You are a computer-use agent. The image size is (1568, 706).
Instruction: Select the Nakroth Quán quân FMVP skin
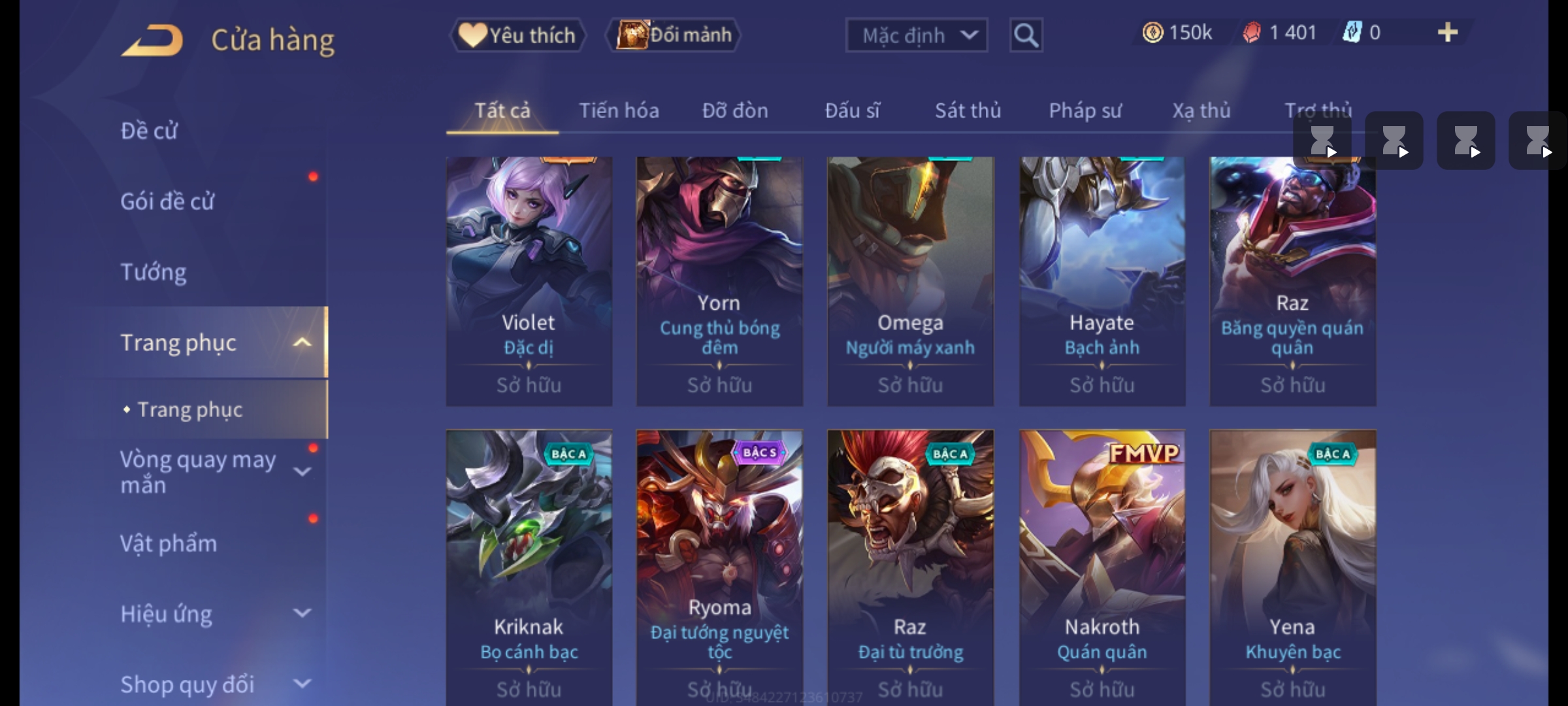point(1102,562)
